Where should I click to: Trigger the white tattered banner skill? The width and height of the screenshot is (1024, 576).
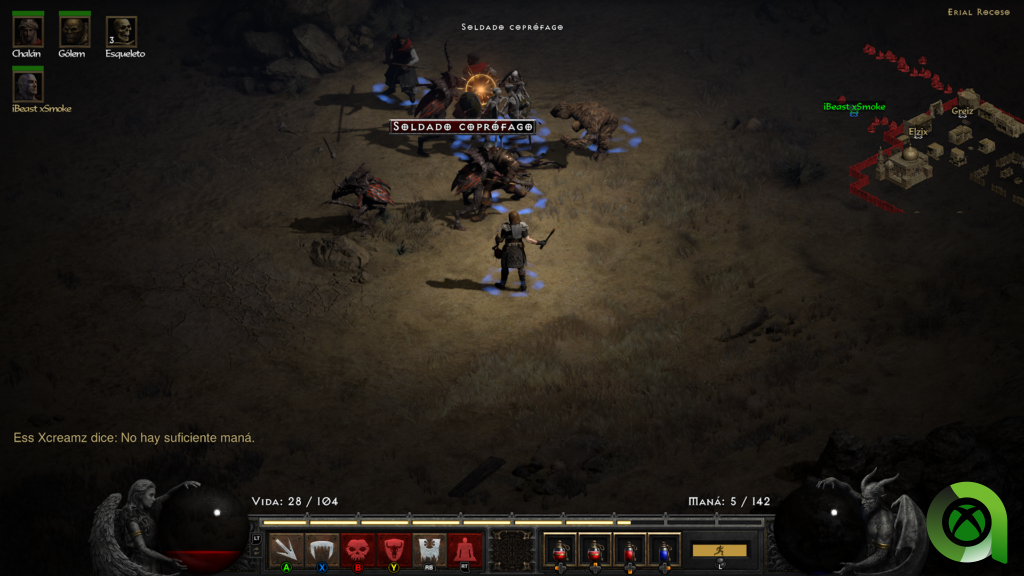429,550
